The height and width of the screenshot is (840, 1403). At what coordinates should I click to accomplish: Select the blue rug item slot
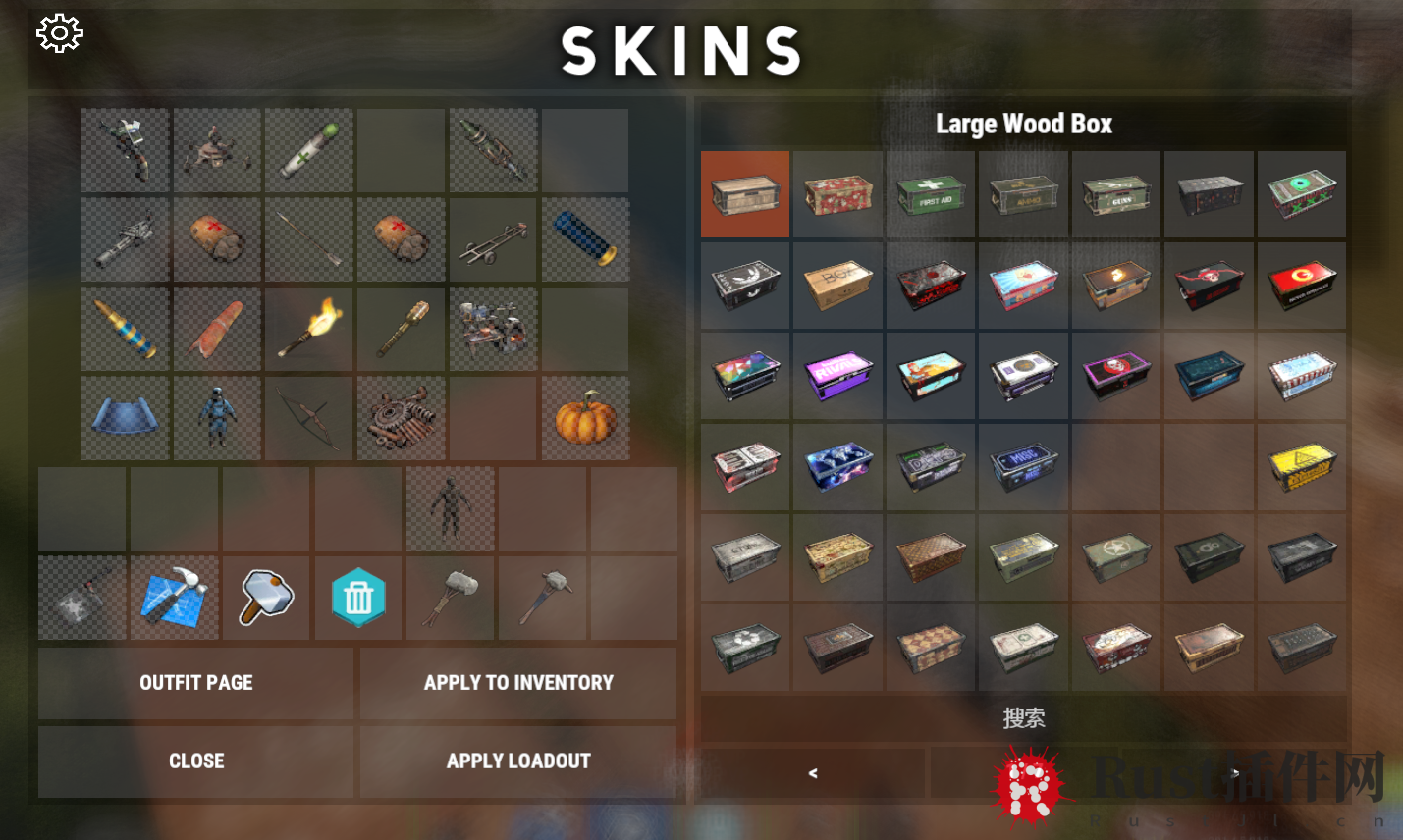(125, 419)
